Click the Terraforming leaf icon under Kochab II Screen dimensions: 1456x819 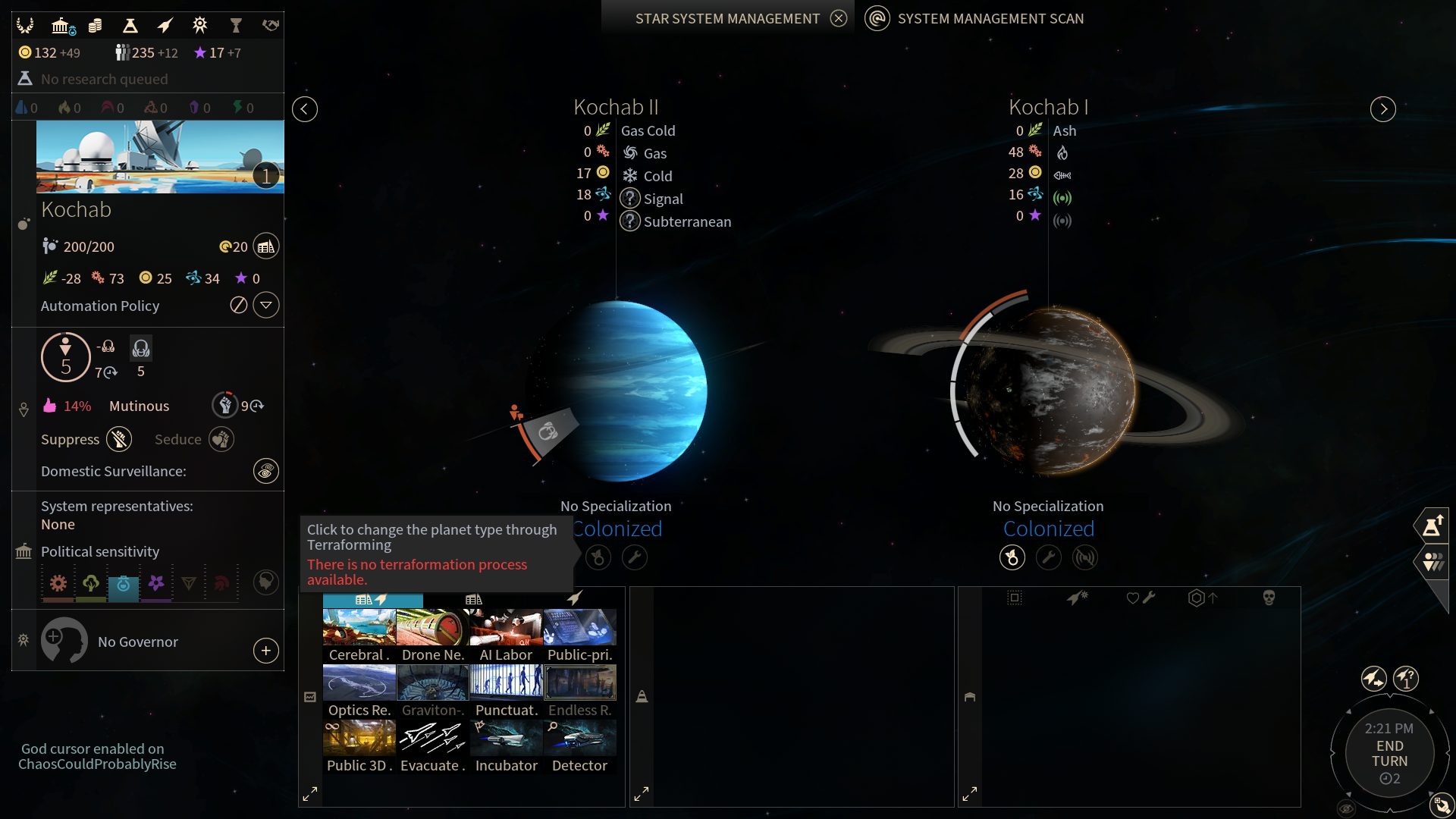pos(598,557)
